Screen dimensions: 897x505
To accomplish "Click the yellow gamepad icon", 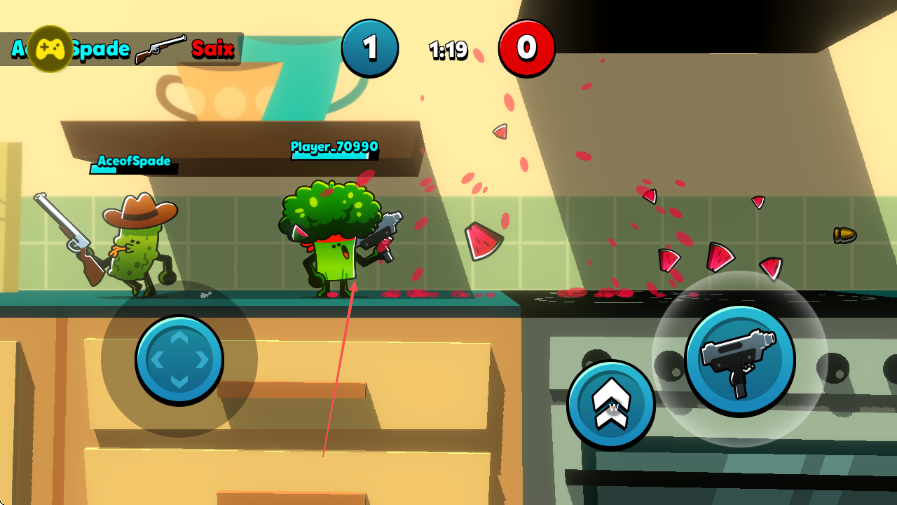I will (x=49, y=48).
